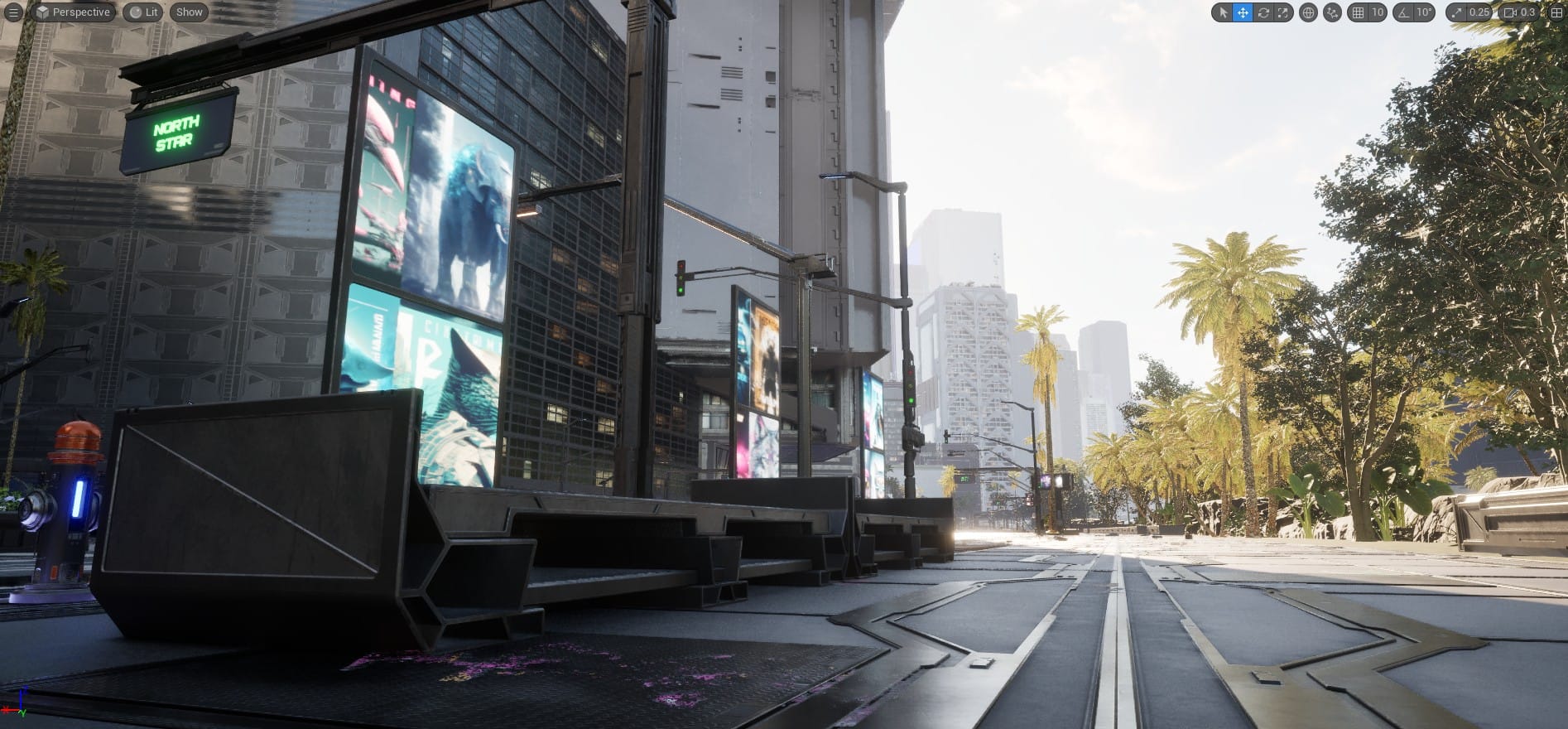
Task: Open the 10° rotation snap value dropdown
Action: coord(1424,12)
